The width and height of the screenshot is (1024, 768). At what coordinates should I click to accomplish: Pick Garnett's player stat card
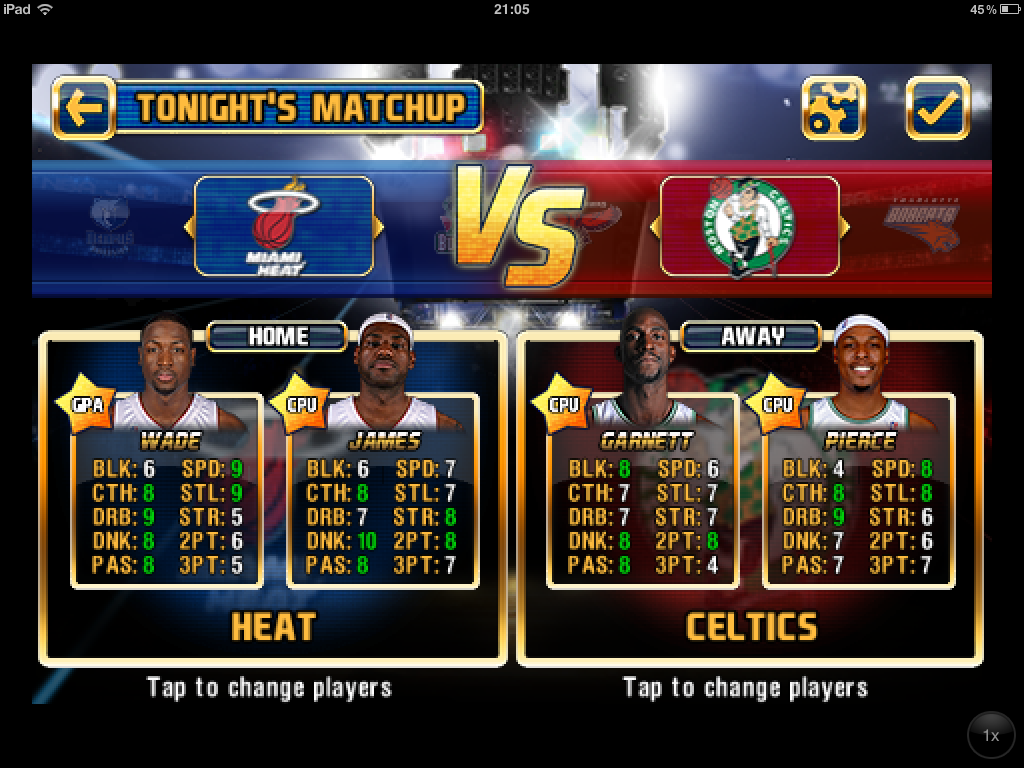pyautogui.click(x=644, y=510)
